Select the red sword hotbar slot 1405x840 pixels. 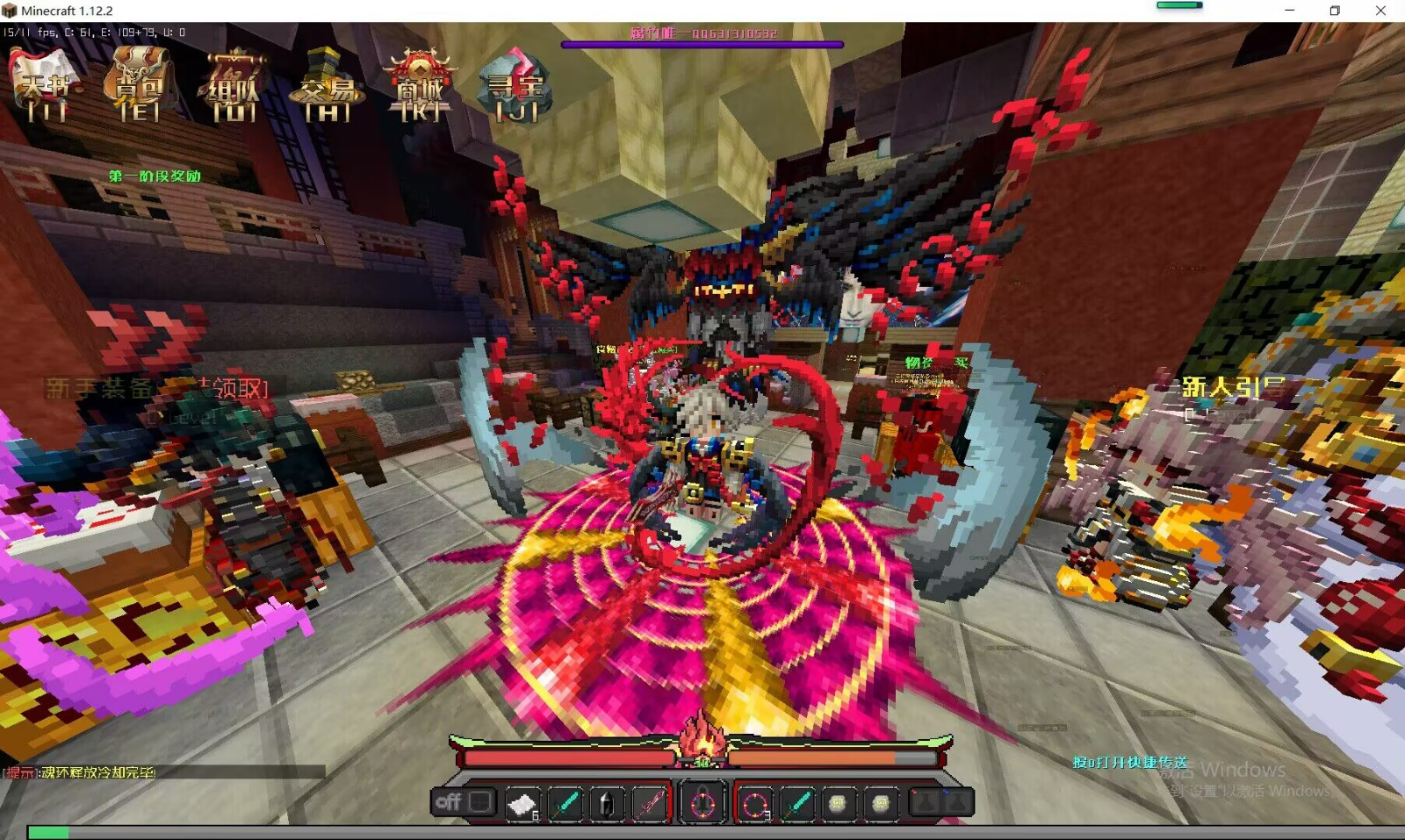pos(650,803)
